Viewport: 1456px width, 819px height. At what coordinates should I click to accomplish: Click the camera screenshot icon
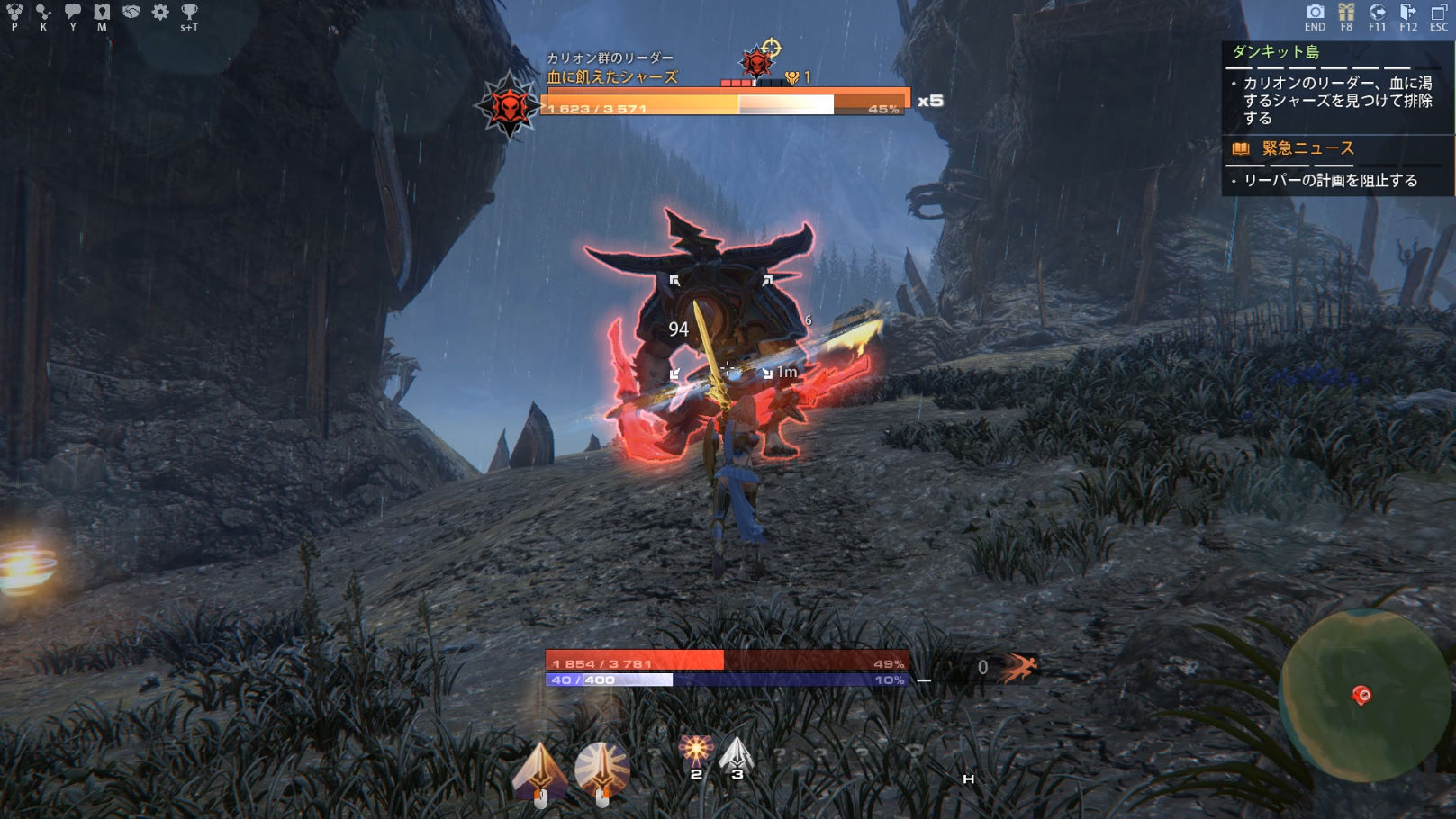pyautogui.click(x=1316, y=12)
